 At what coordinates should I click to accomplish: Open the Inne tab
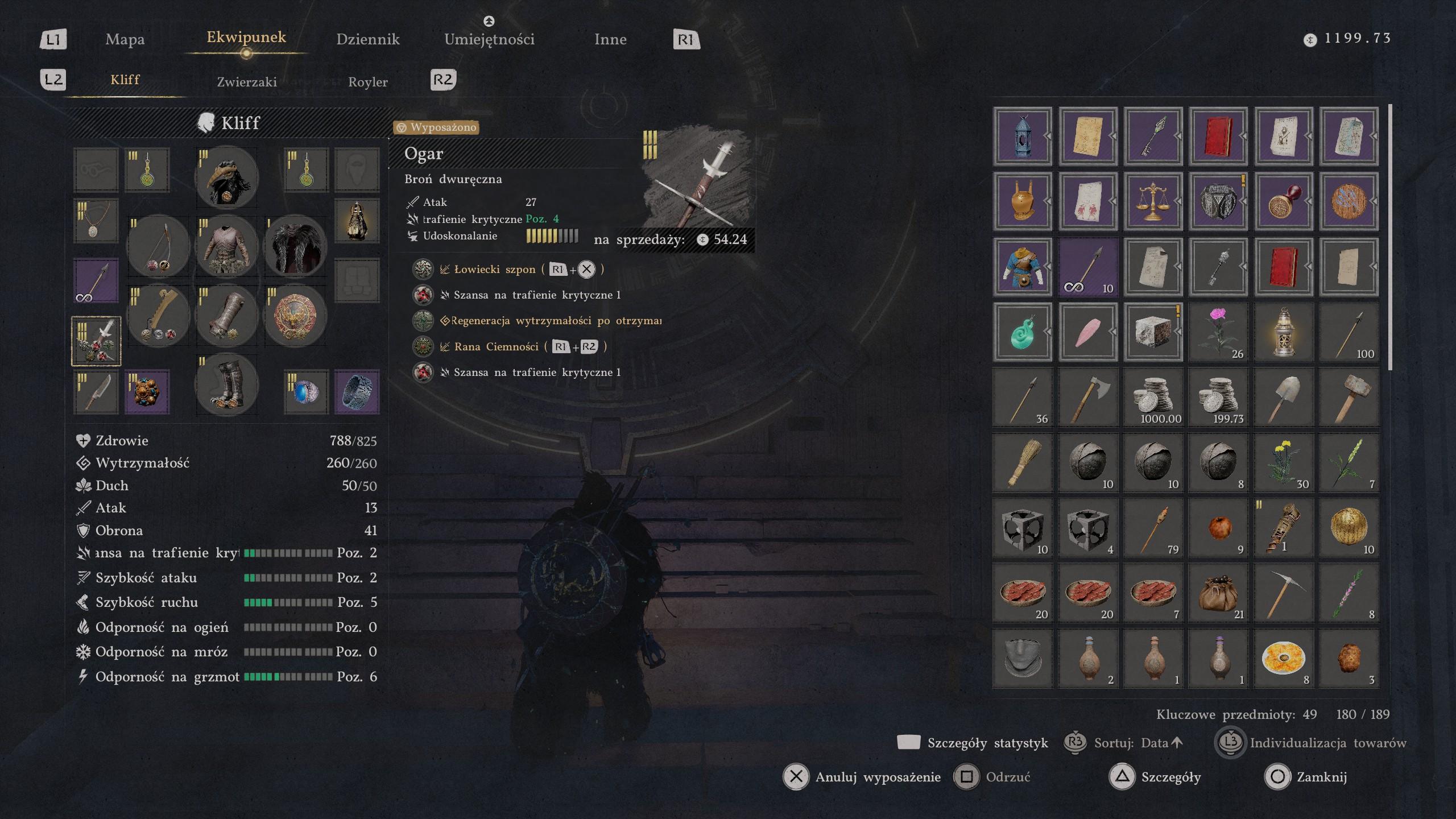[x=610, y=39]
